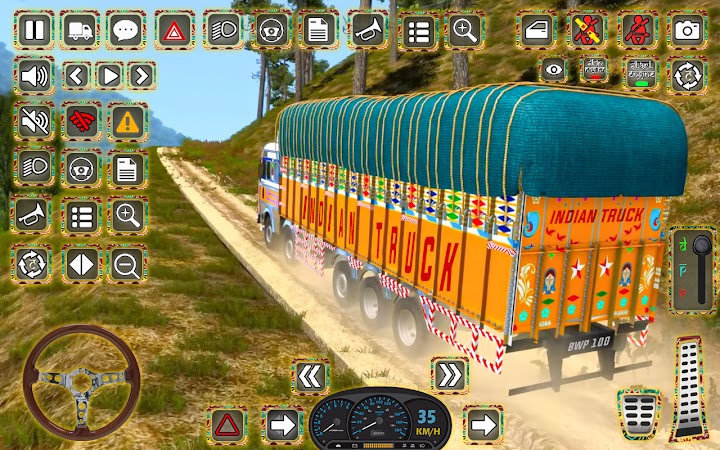Screen dimensions: 720x450
Task: Stop the engine with red-light button
Action: tap(596, 71)
